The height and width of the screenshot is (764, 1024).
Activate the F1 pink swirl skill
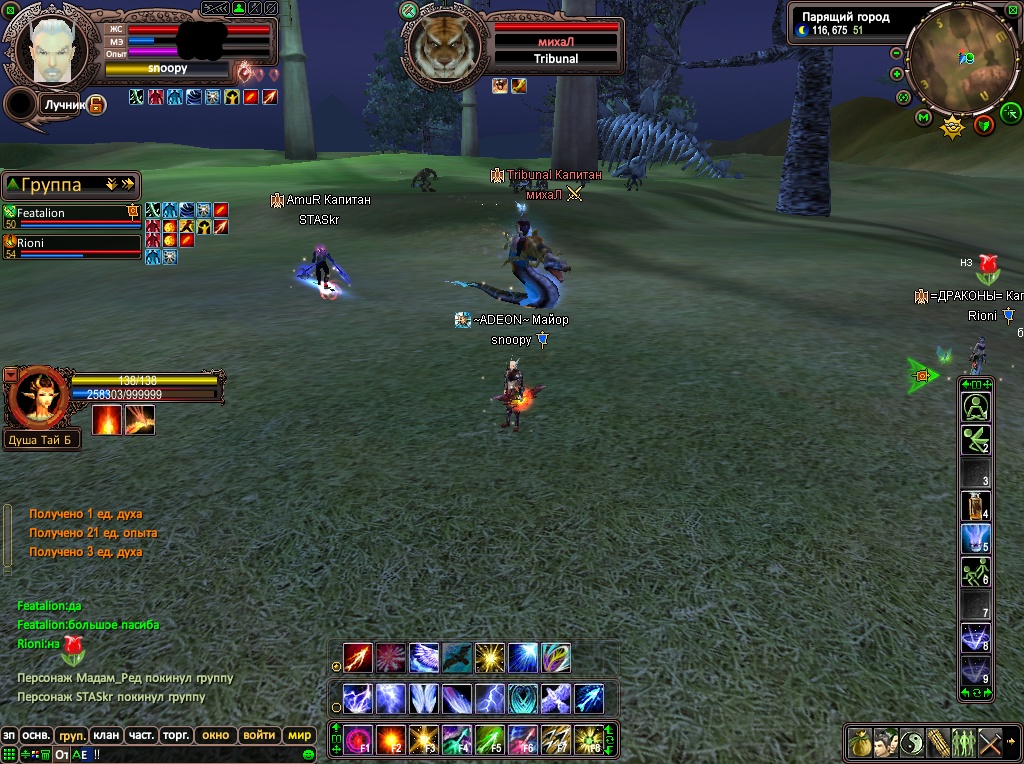coord(358,740)
